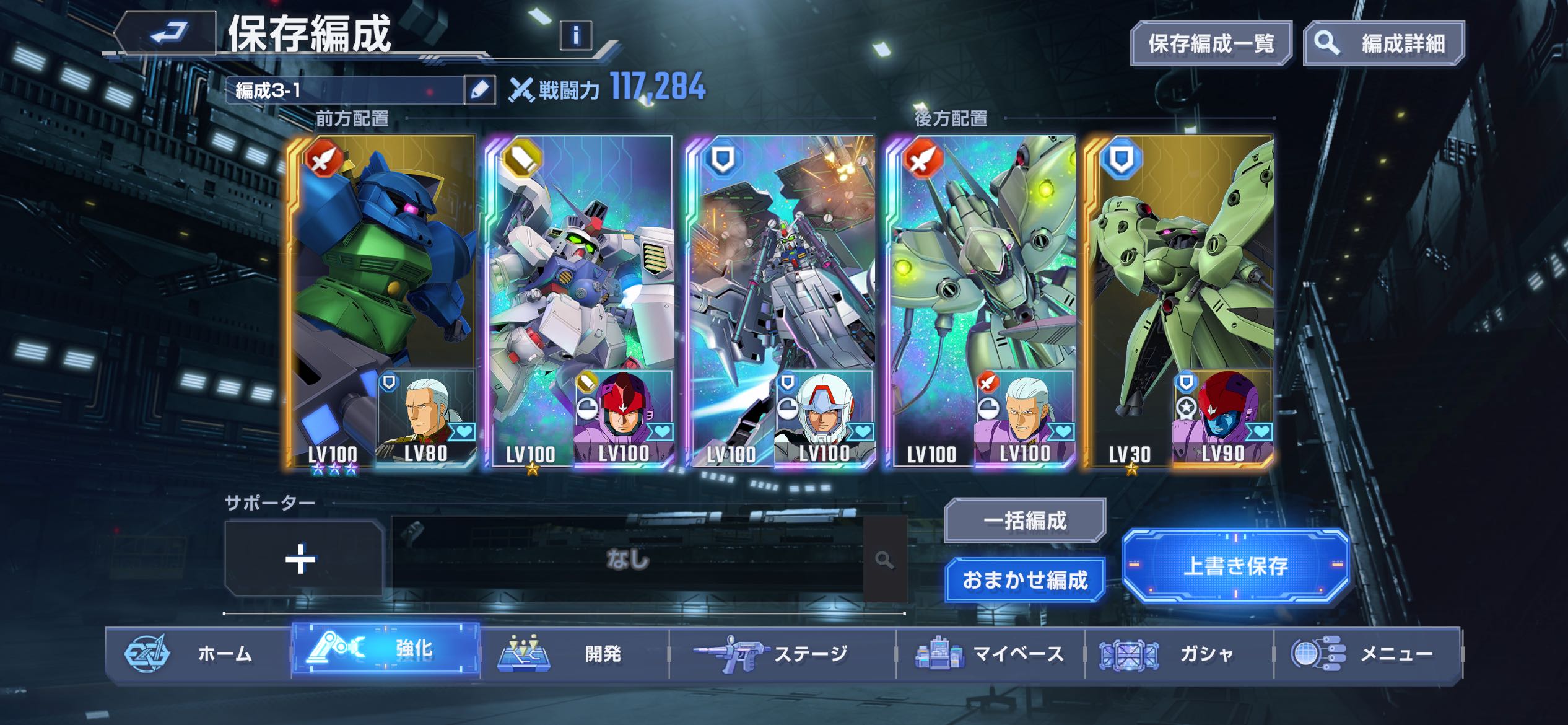Image resolution: width=1568 pixels, height=725 pixels.
Task: Open 一括編成 batch formation
Action: tap(1025, 521)
